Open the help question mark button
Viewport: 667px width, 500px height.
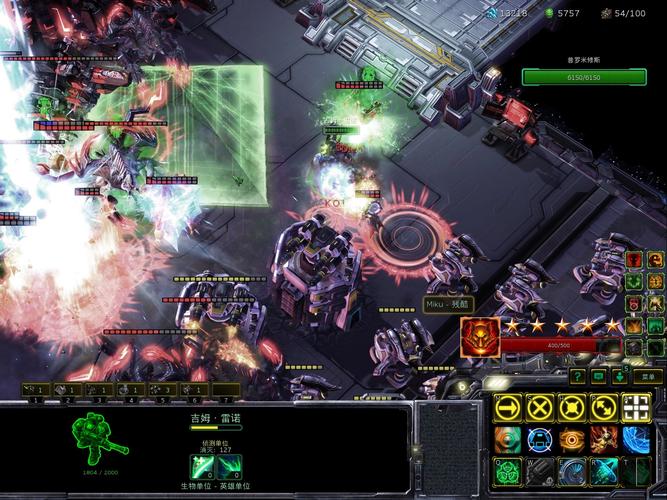coord(578,376)
